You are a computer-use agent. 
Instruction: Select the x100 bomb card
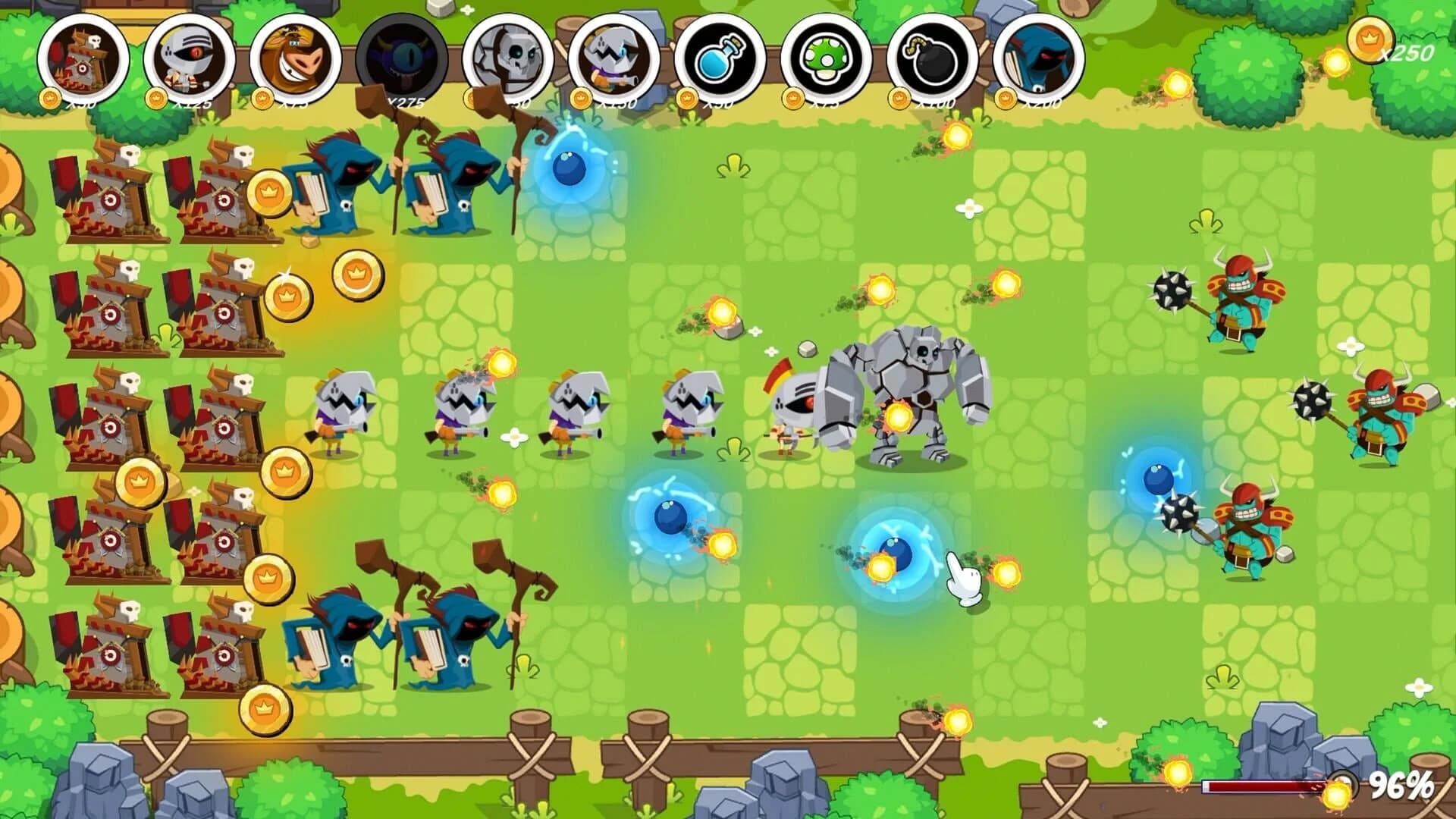tap(933, 57)
